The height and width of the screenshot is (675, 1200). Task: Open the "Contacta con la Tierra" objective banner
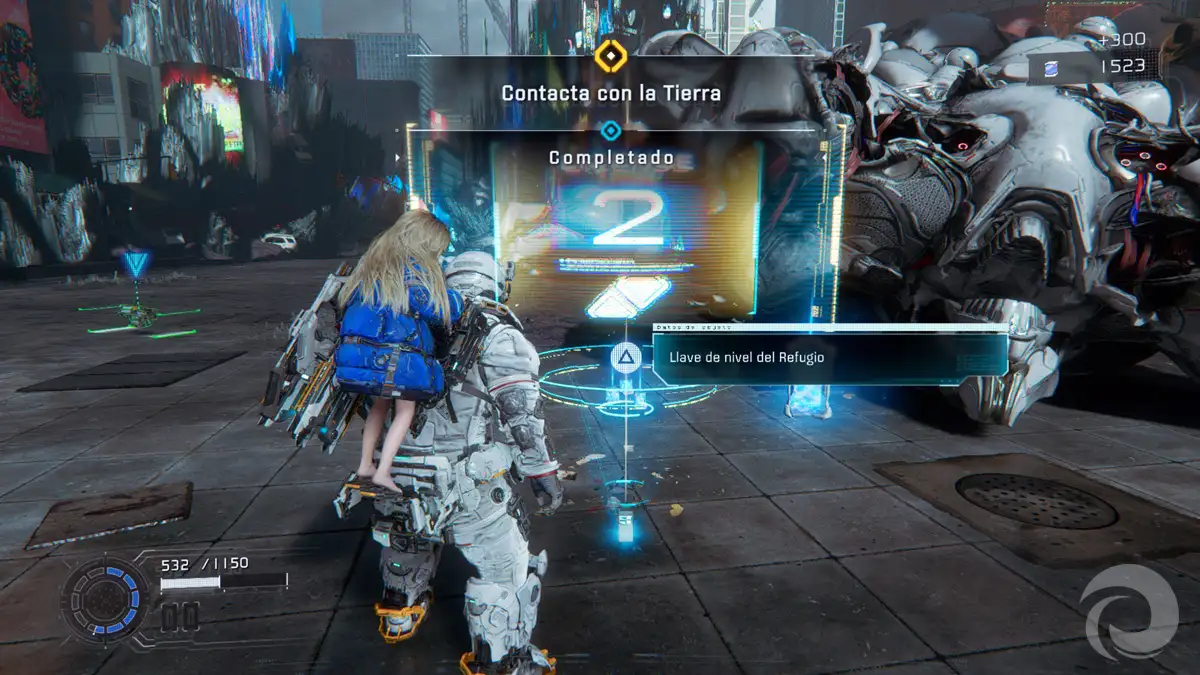pos(611,93)
